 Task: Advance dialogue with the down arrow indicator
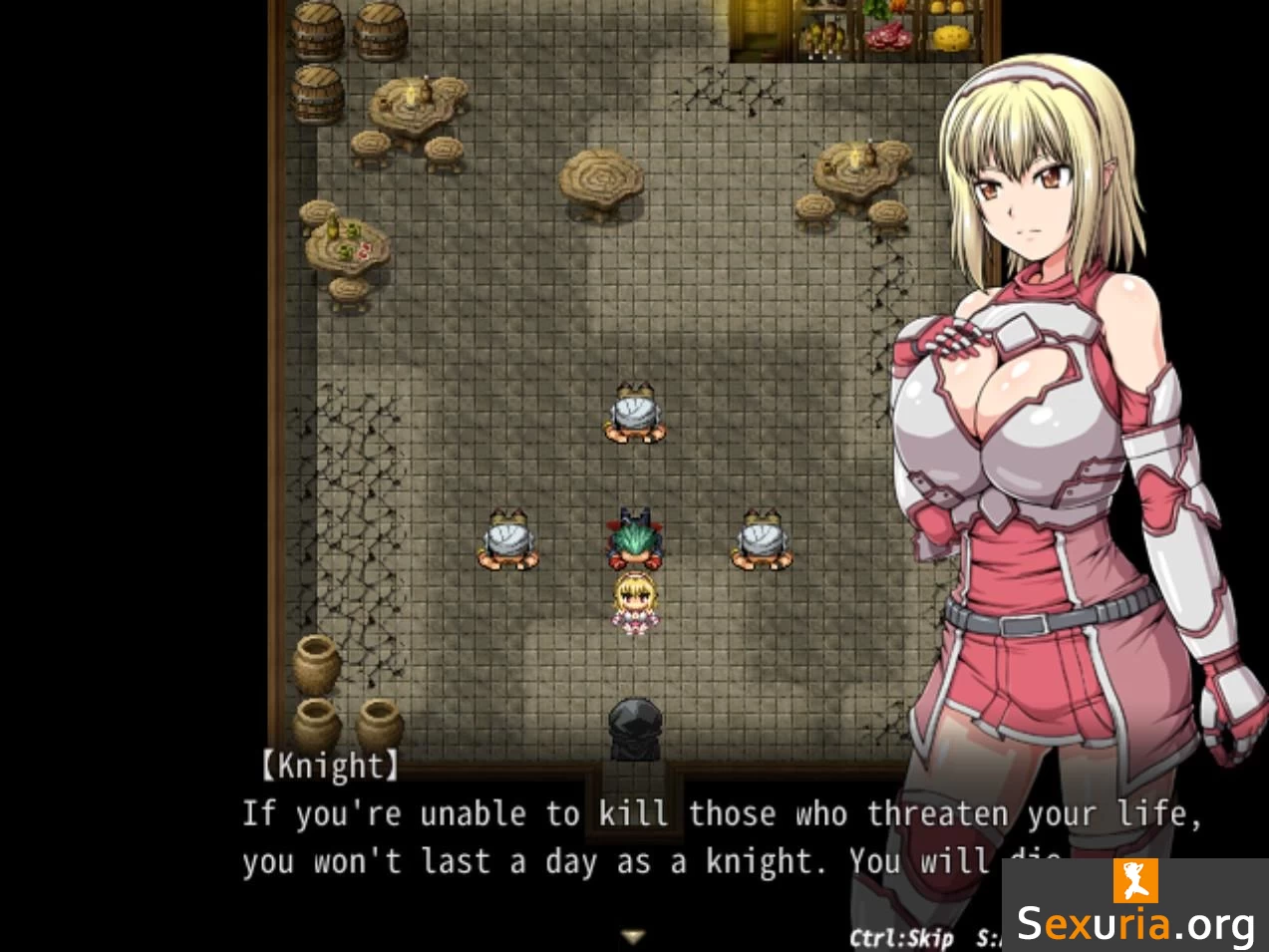(x=633, y=936)
